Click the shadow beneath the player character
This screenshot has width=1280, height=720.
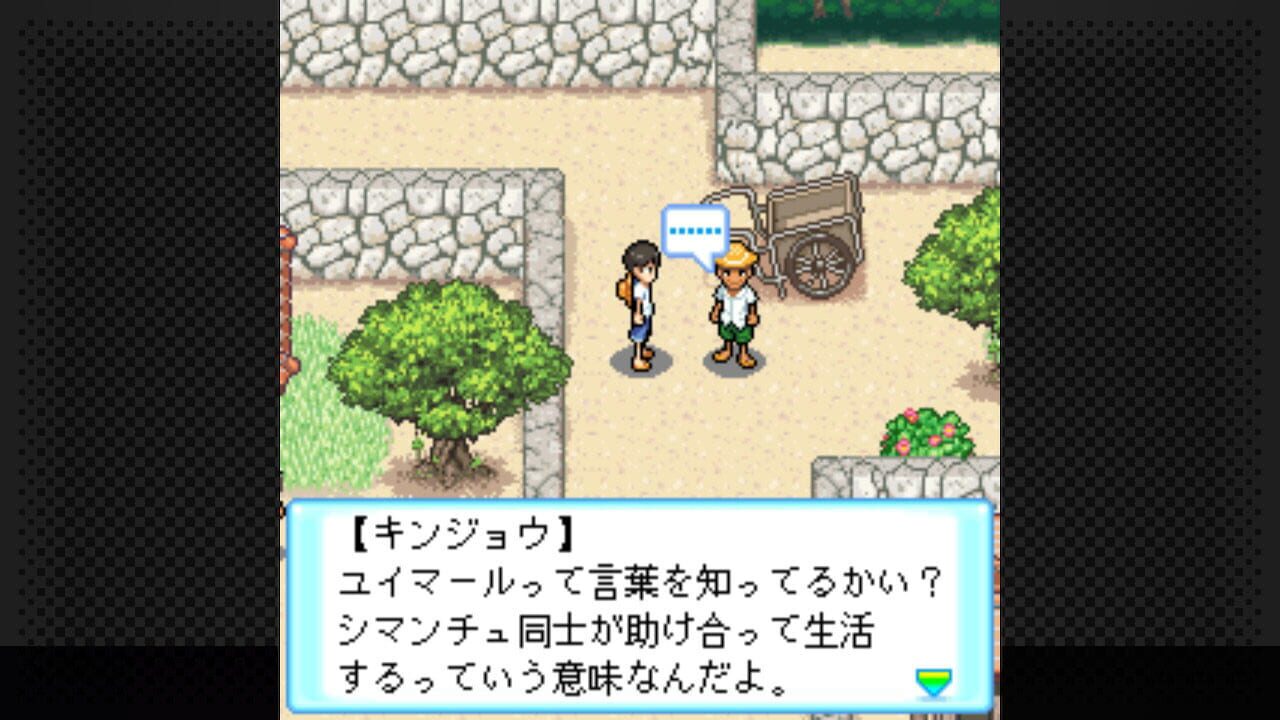point(643,360)
